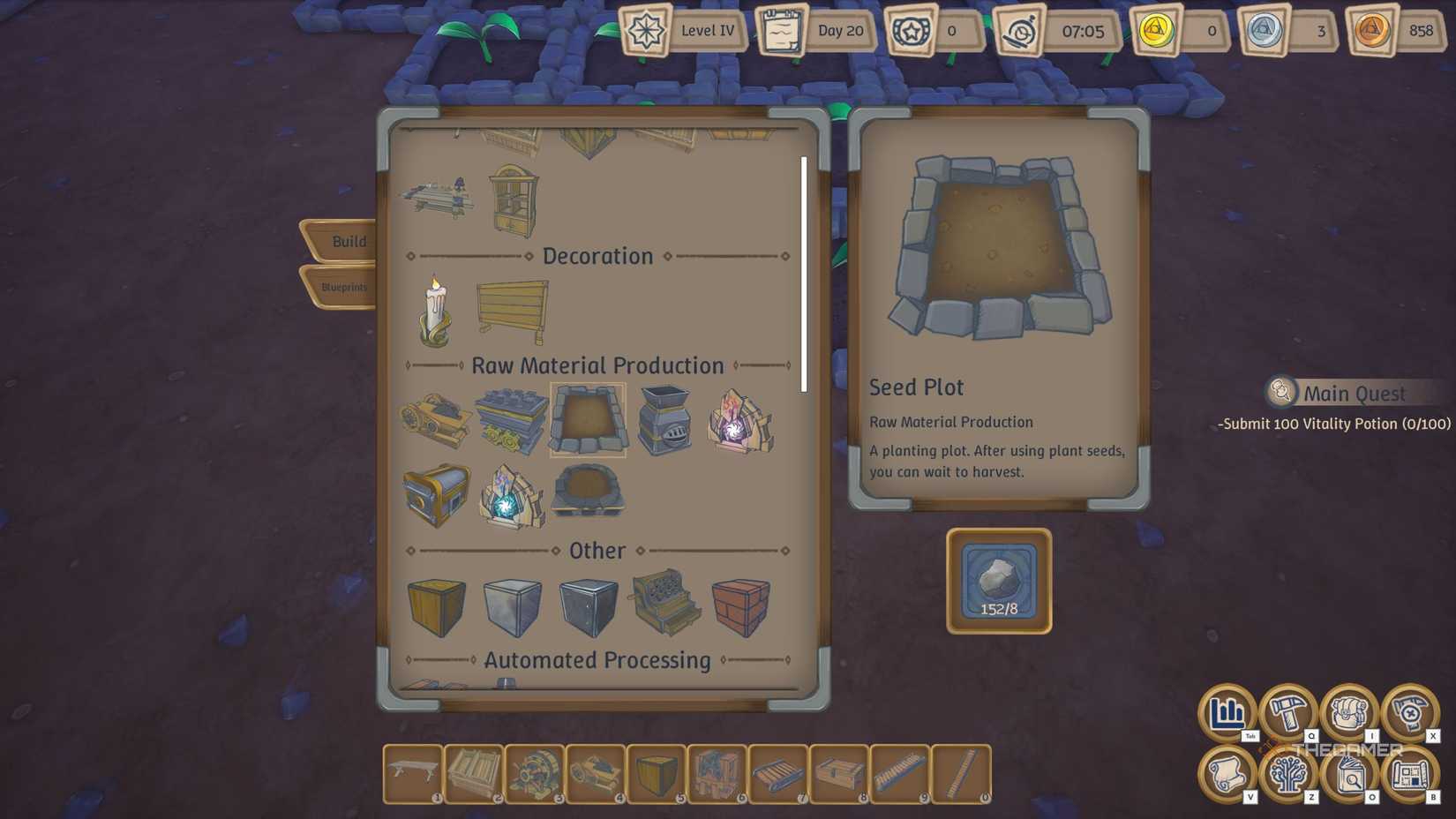Collapse the Automated Processing section

point(597,658)
